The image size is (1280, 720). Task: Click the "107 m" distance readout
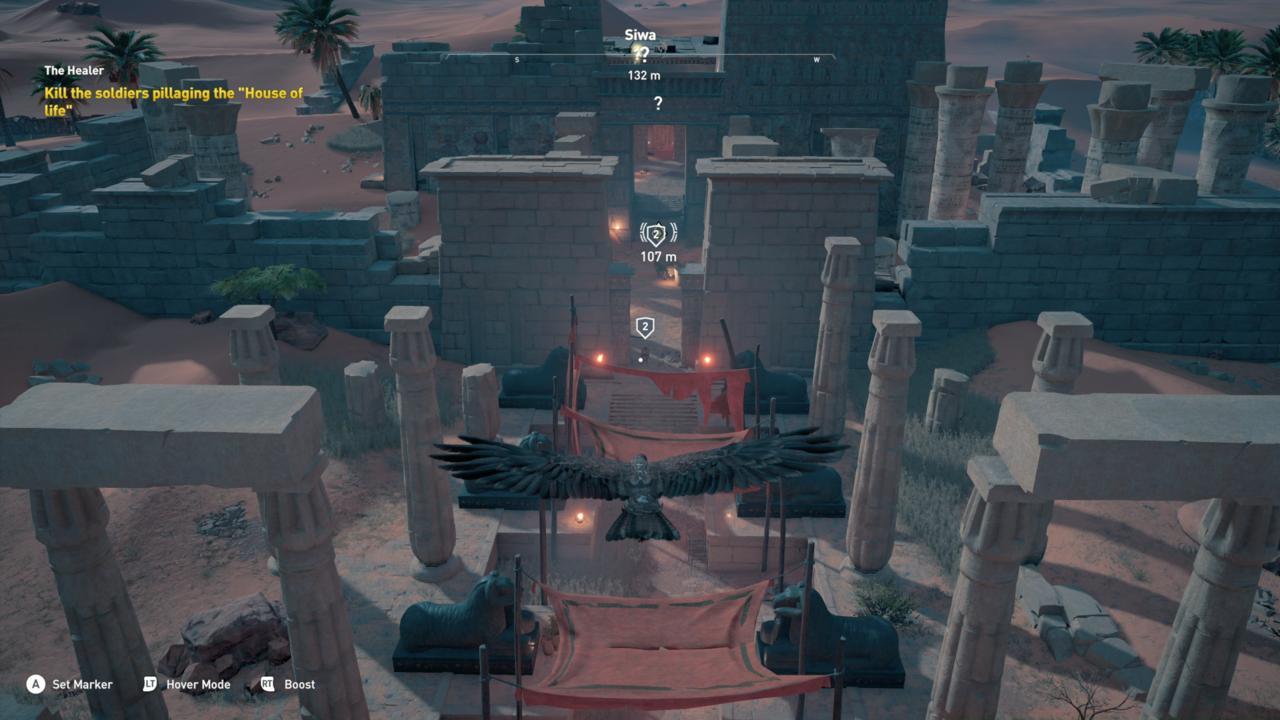(x=657, y=254)
